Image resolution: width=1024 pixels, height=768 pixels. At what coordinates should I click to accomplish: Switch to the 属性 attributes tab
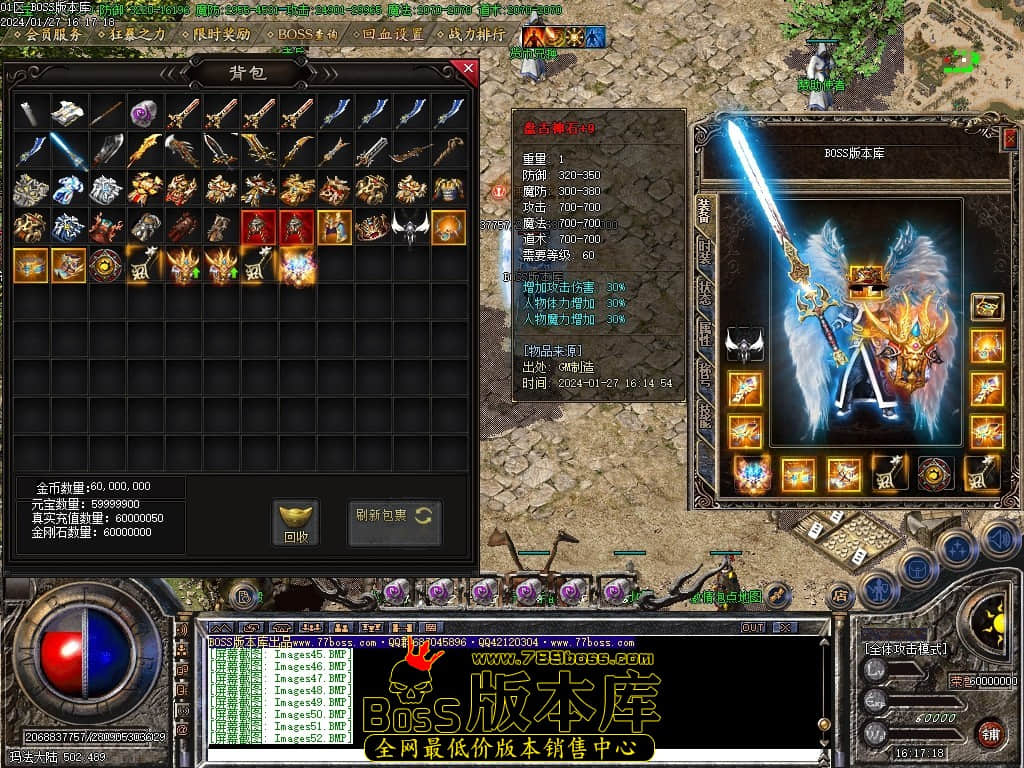click(706, 332)
